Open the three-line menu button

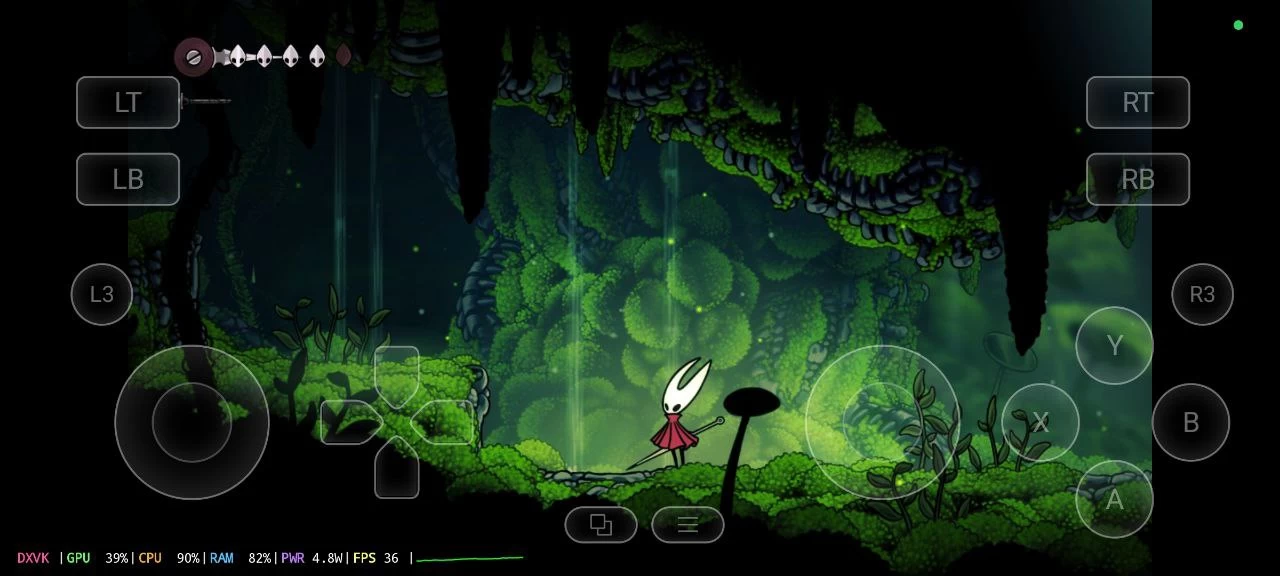[x=688, y=524]
